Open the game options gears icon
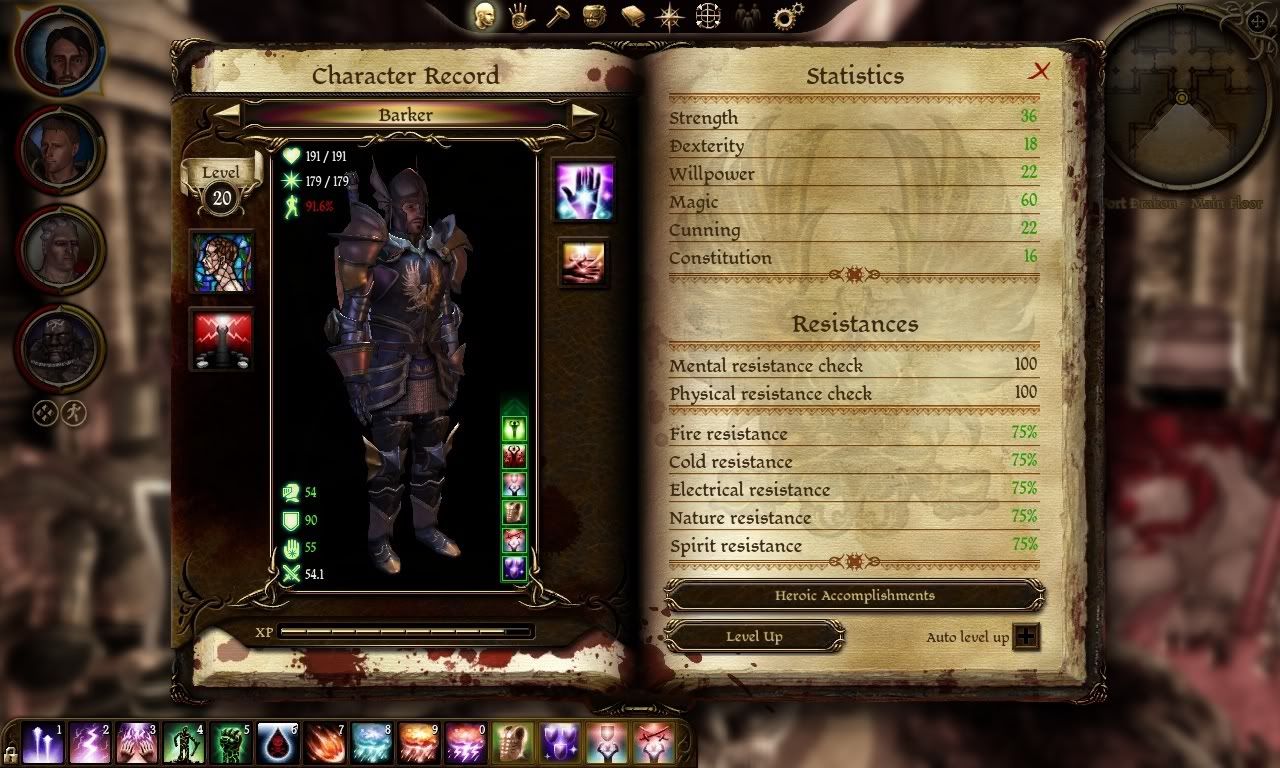Screen dimensions: 1280x768 tap(788, 16)
